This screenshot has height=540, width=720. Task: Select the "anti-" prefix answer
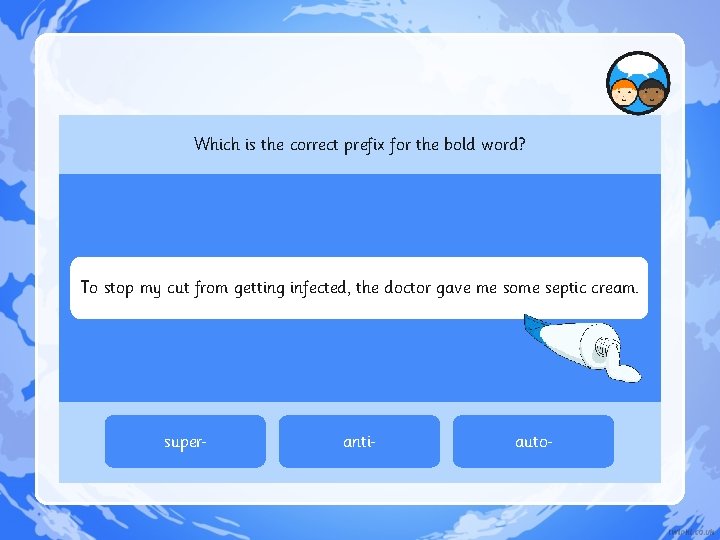(x=359, y=441)
